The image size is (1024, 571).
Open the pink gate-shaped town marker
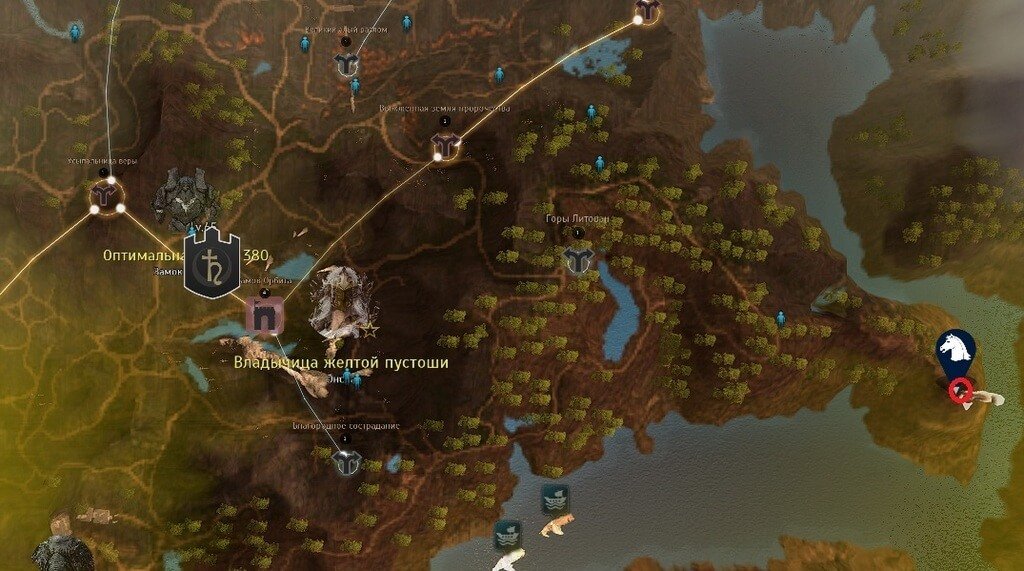point(265,316)
